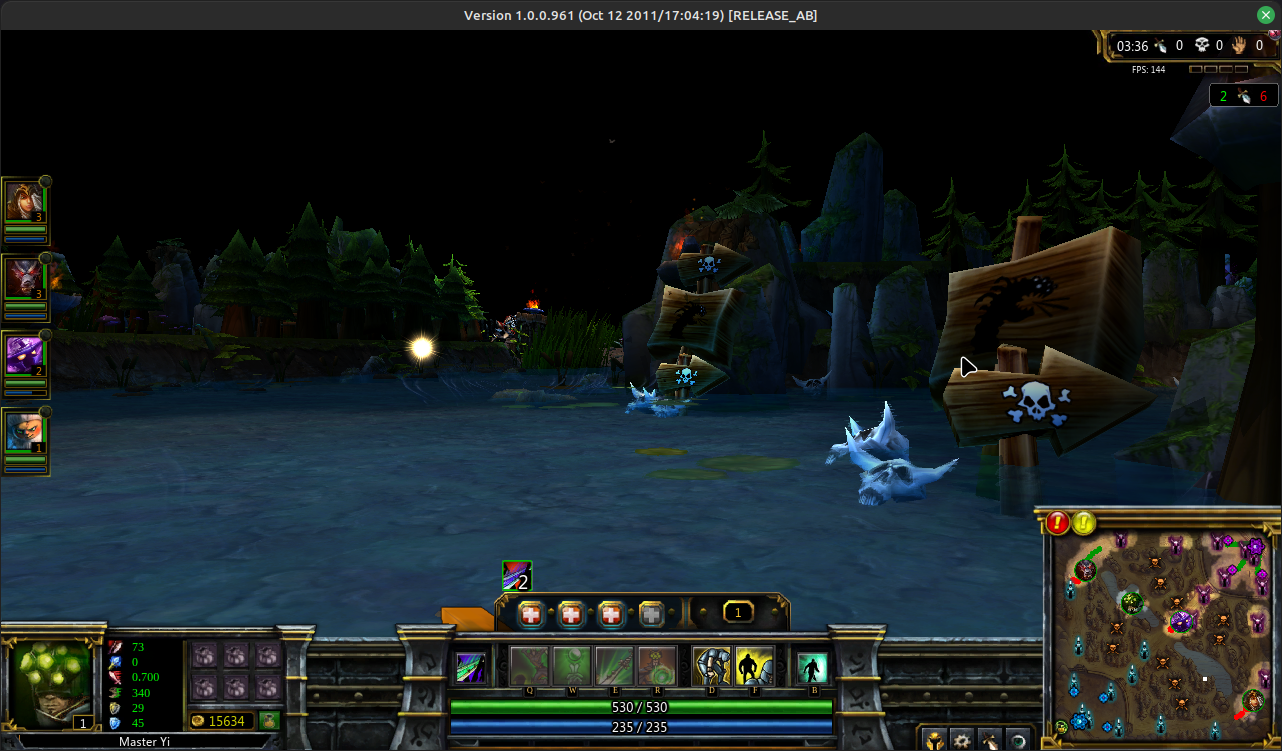Screen dimensions: 1282x751
Task: Close the game window
Action: pyautogui.click(x=1266, y=15)
